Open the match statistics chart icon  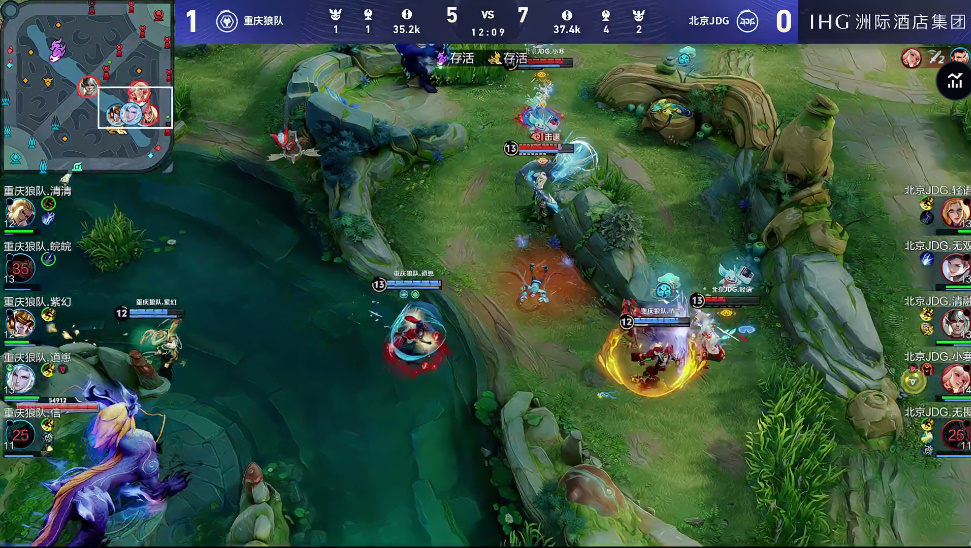pyautogui.click(x=954, y=83)
